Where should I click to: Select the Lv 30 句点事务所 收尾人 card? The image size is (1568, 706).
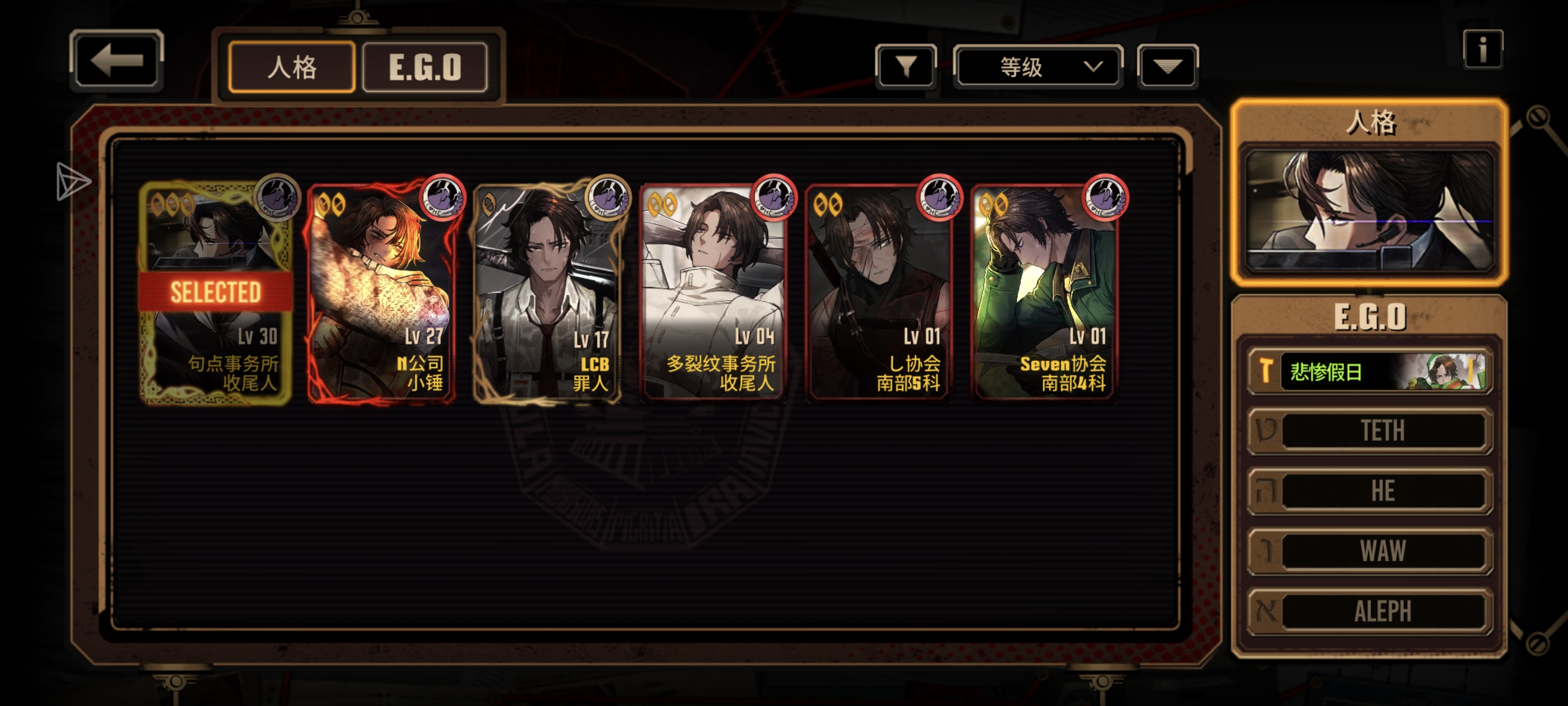(x=216, y=292)
